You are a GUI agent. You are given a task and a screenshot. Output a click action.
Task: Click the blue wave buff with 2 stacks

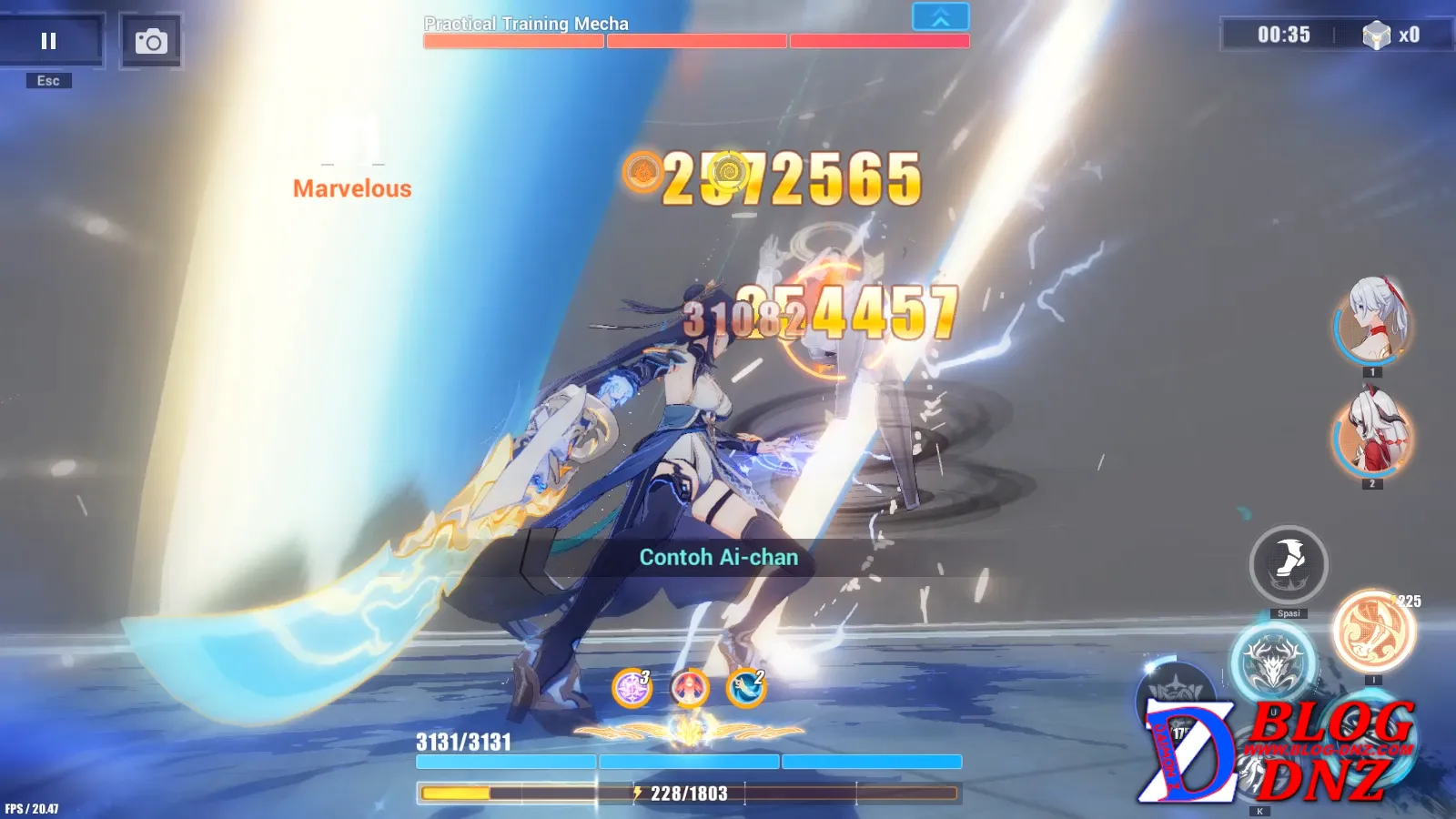pyautogui.click(x=746, y=688)
